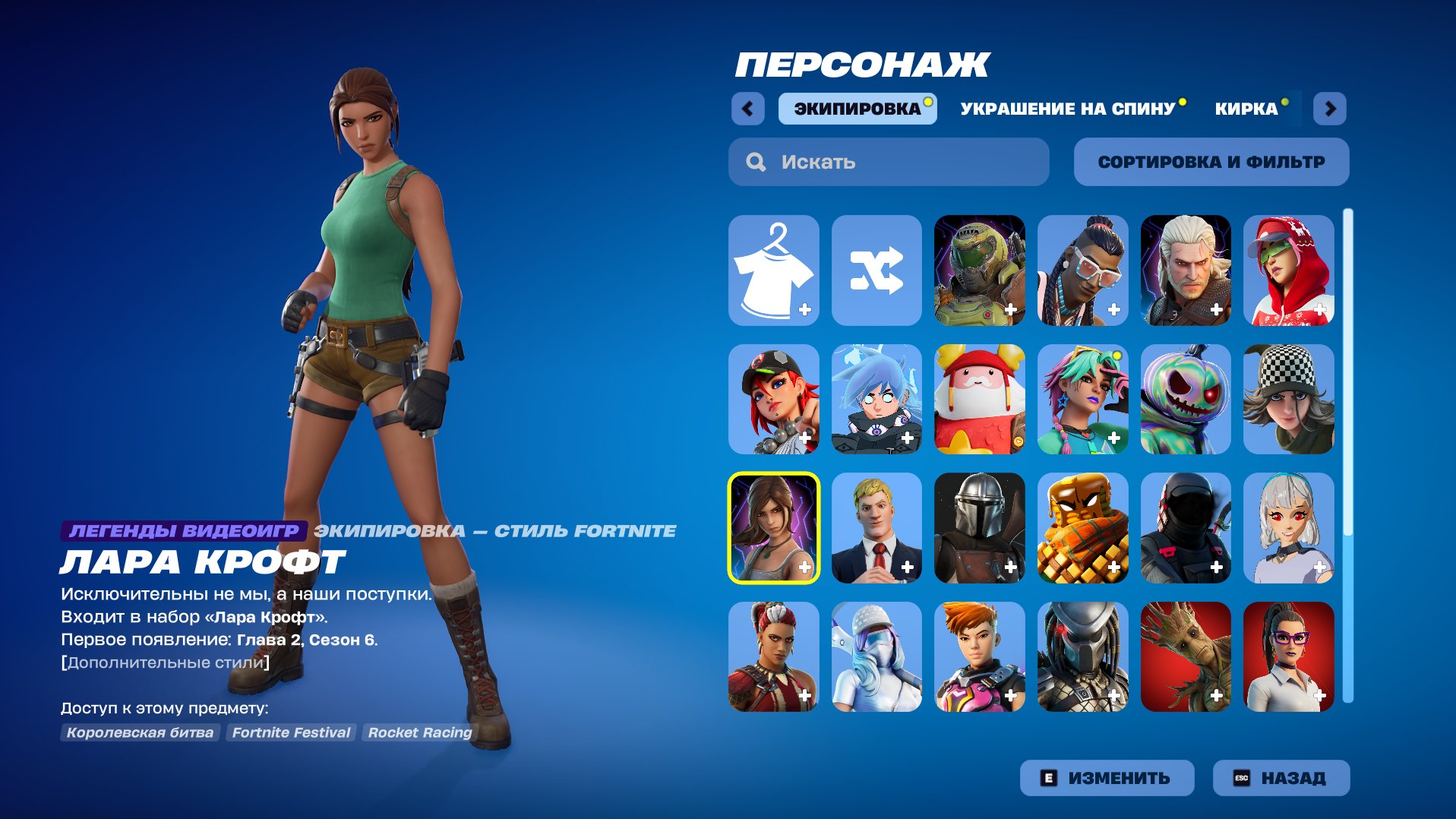This screenshot has width=1456, height=819.
Task: Click the random outfit shuffle icon
Action: (876, 270)
